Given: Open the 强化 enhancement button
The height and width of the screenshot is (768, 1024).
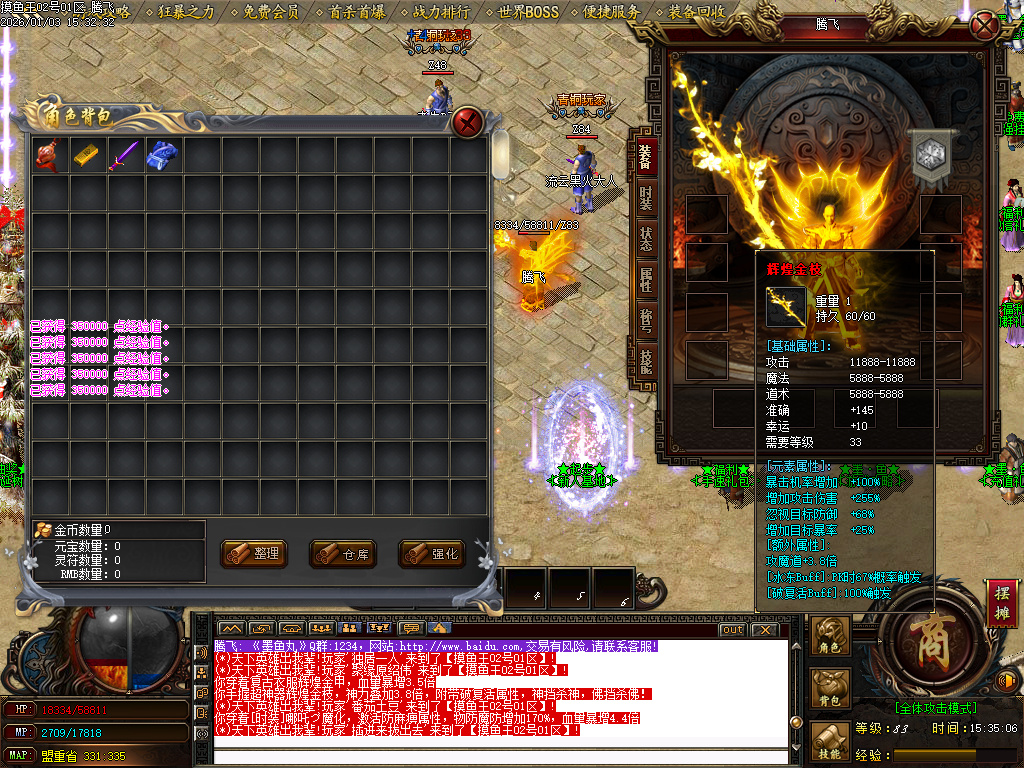Looking at the screenshot, I should point(432,553).
